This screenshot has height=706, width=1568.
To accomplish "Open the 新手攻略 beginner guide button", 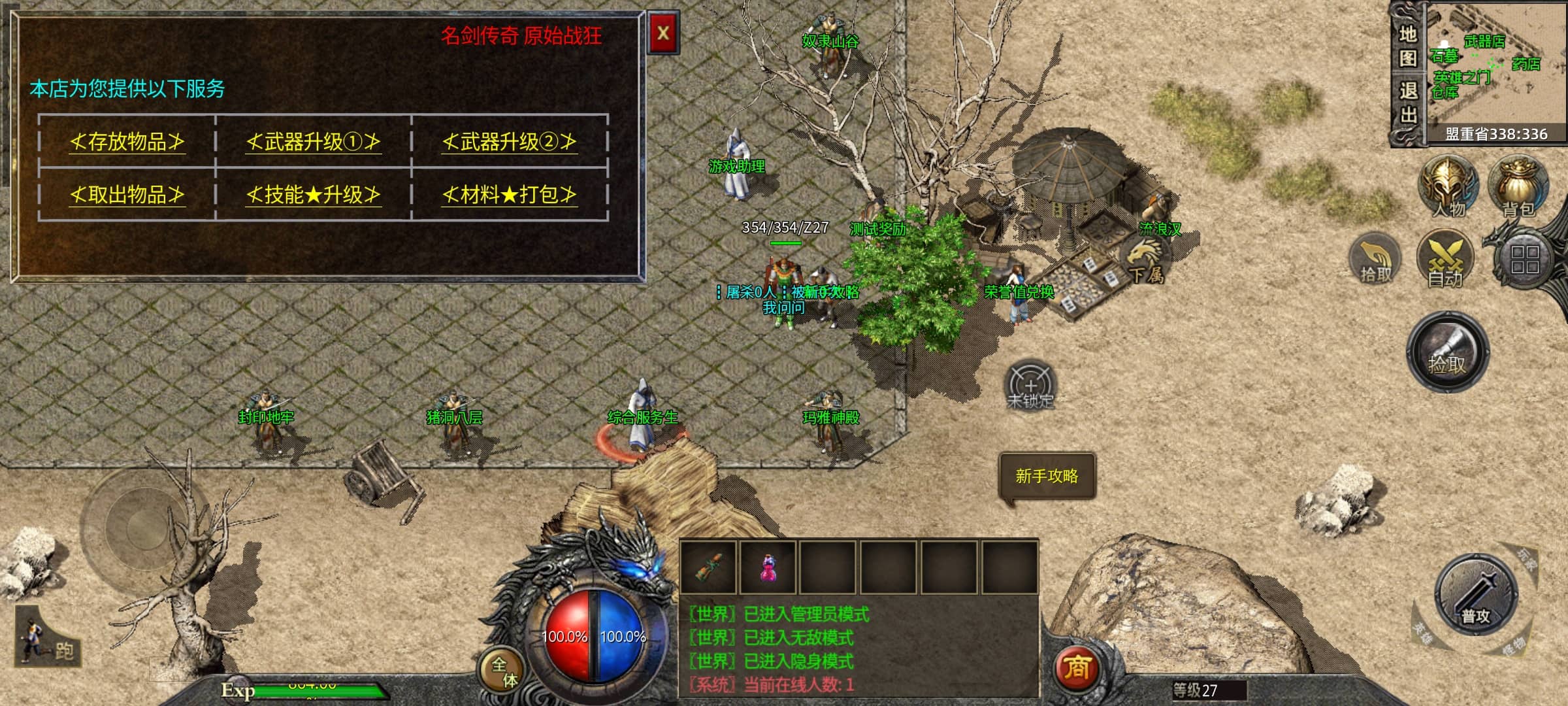I will pyautogui.click(x=1047, y=476).
